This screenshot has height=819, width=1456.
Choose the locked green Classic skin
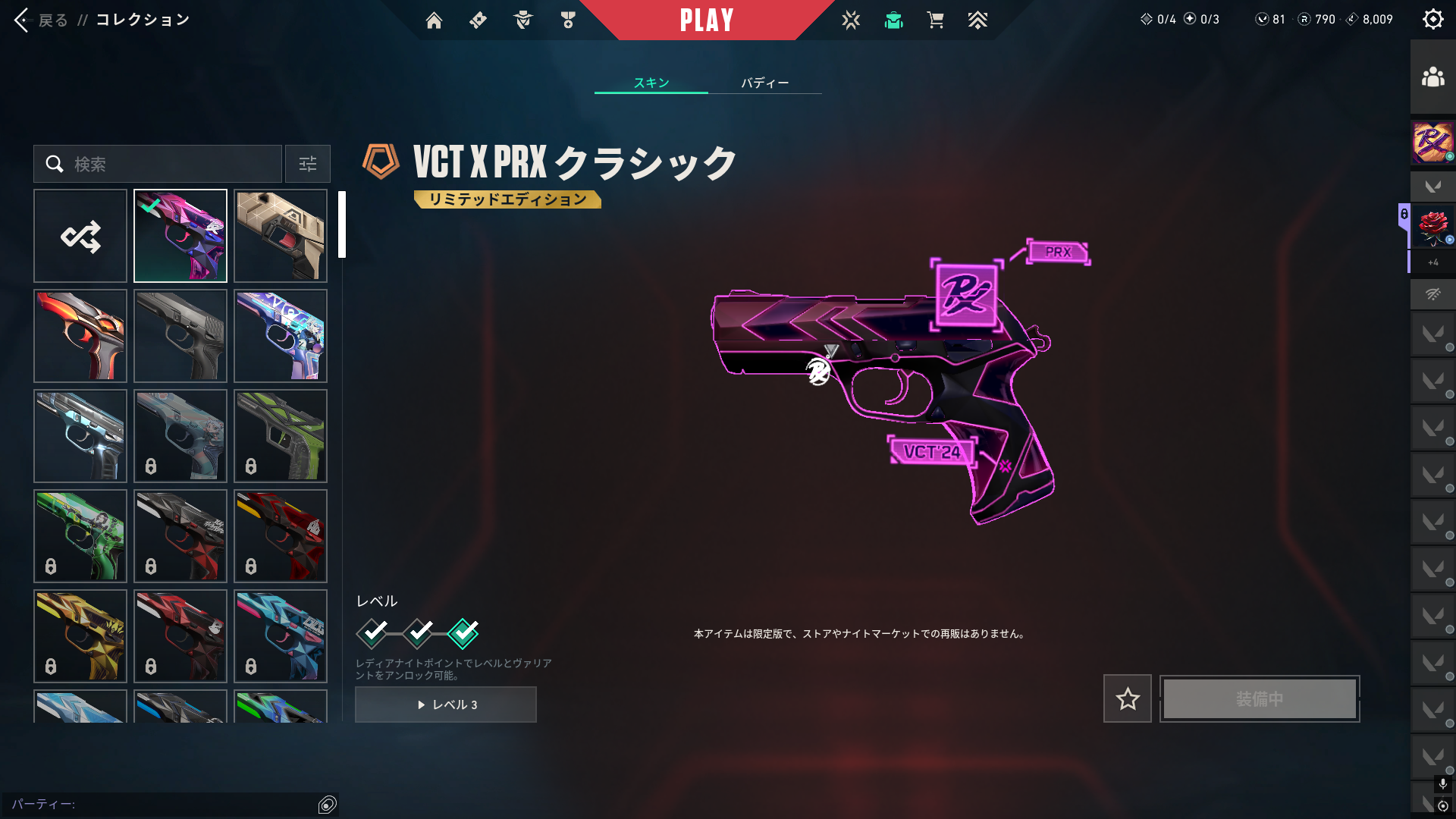(80, 536)
